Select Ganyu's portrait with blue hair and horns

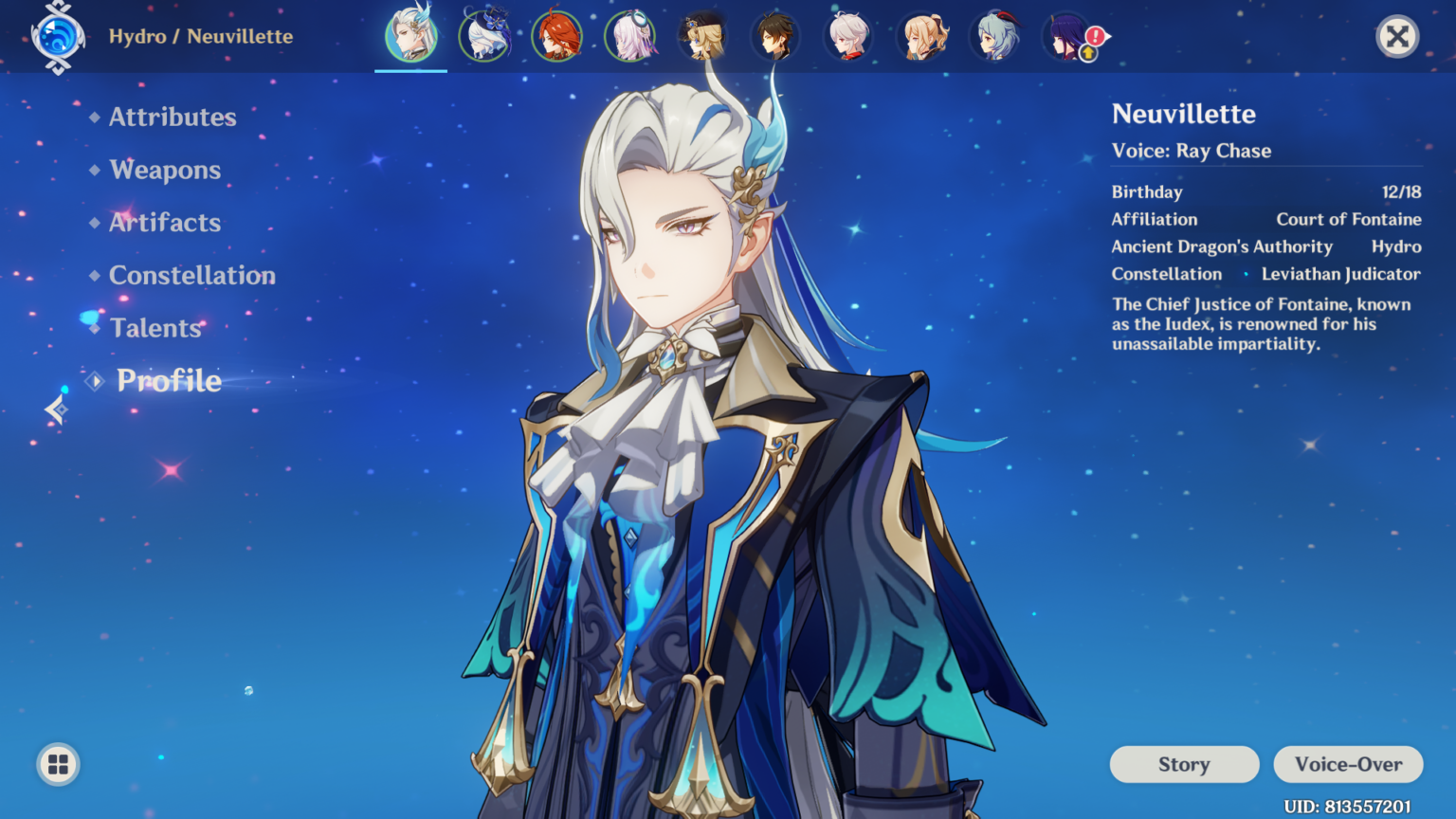coord(994,36)
